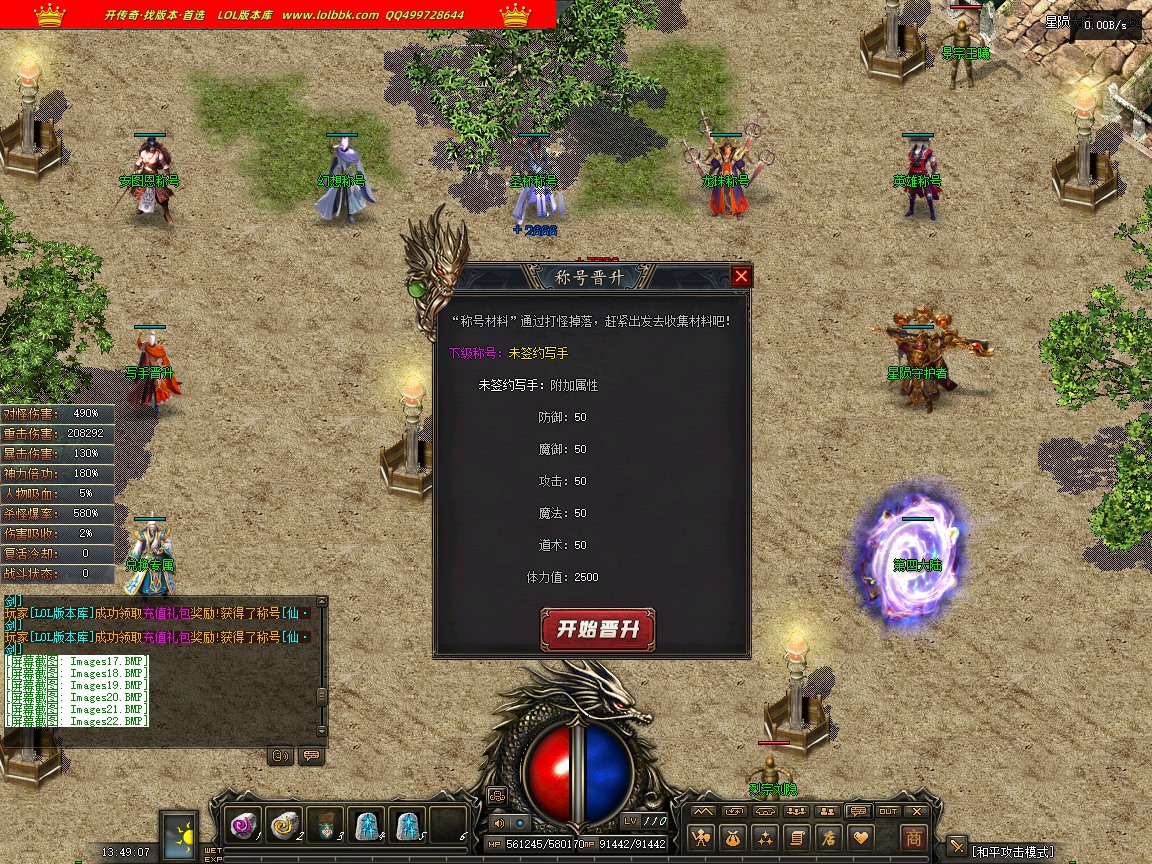Open the chat speech bubble button below chat log
Viewport: 1152px width, 864px height.
coord(311,756)
